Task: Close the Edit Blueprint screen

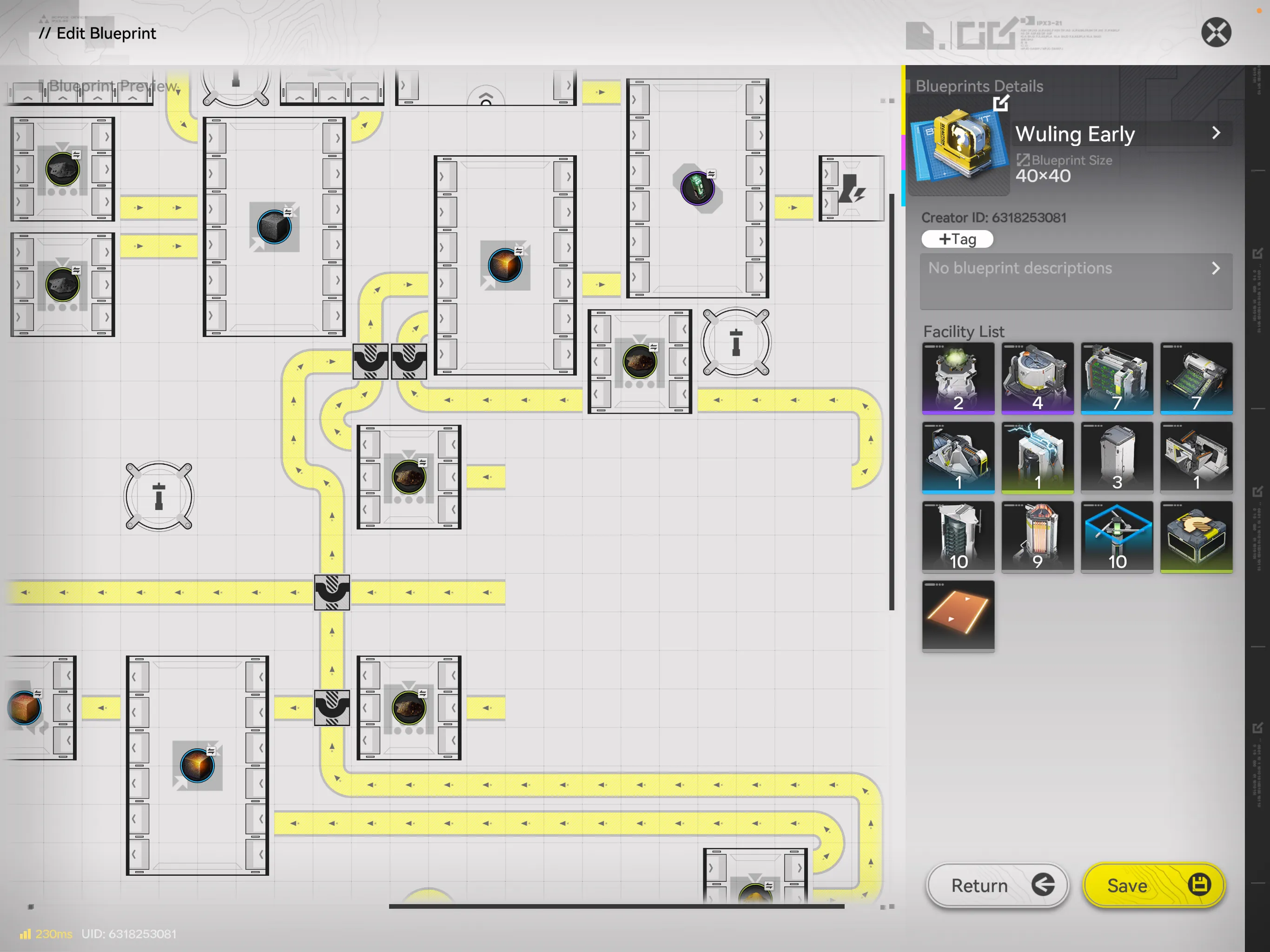Action: click(1216, 32)
